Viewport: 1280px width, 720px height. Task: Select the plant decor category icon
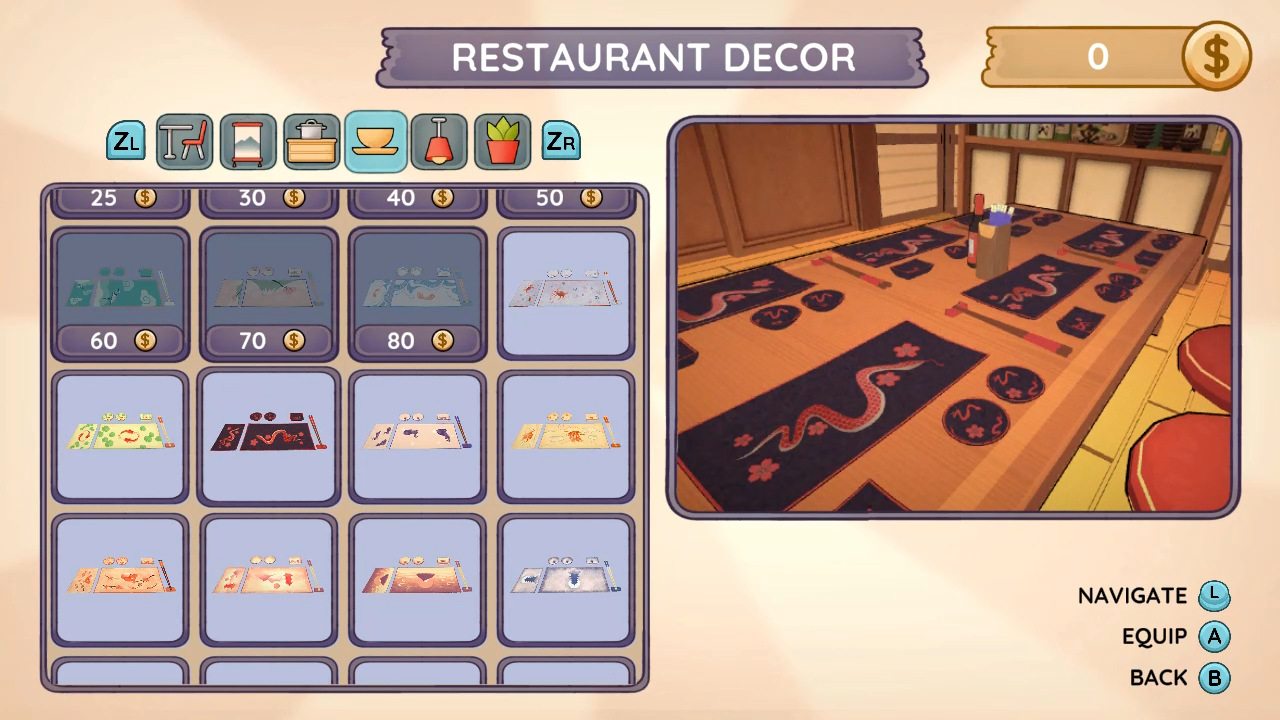coord(503,141)
